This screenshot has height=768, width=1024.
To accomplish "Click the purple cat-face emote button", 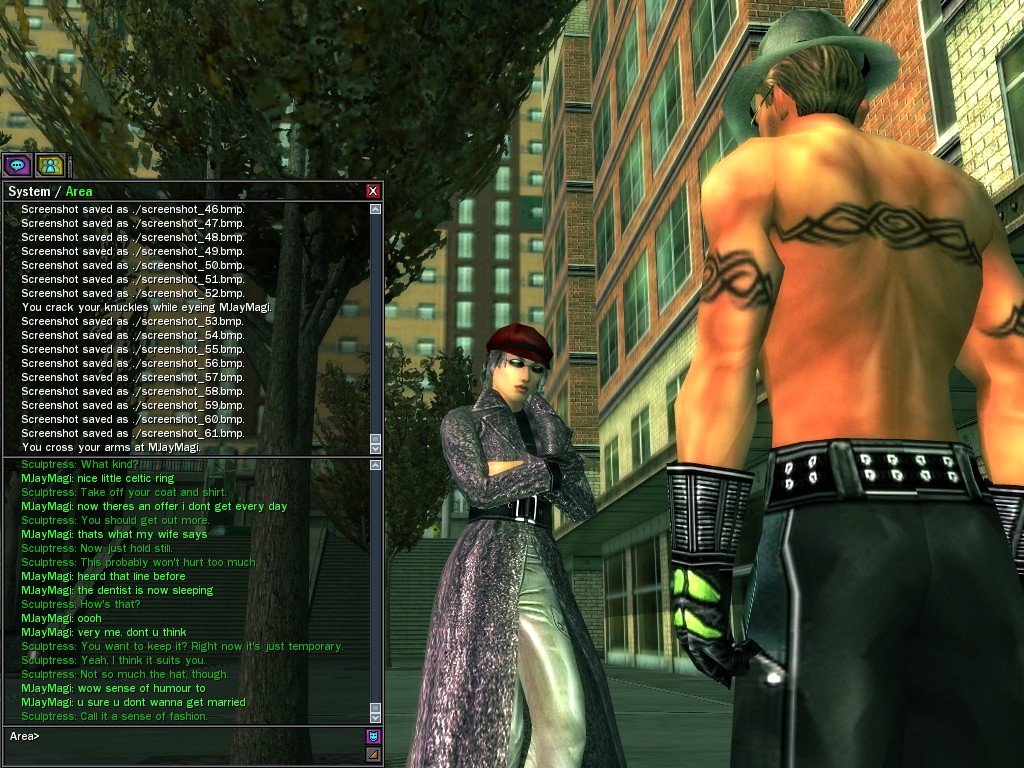I will click(x=373, y=737).
